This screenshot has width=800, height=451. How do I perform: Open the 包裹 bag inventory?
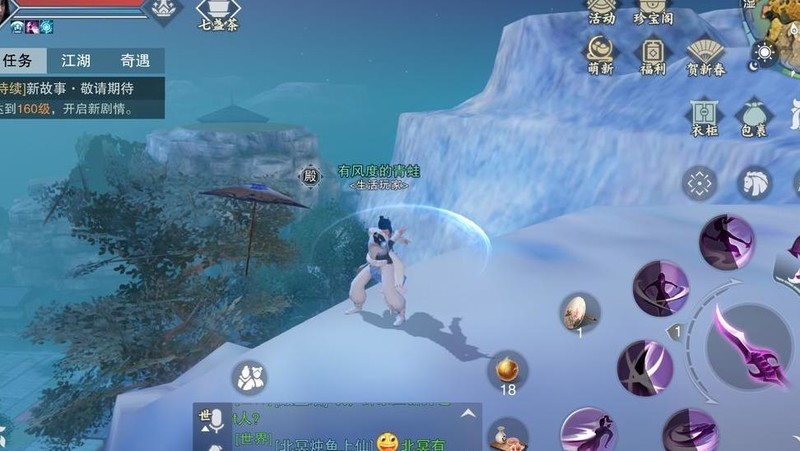tap(753, 114)
